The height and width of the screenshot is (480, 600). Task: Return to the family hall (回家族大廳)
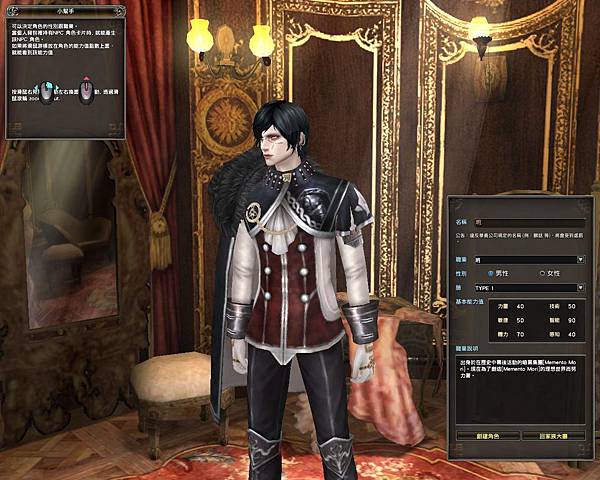(x=552, y=436)
